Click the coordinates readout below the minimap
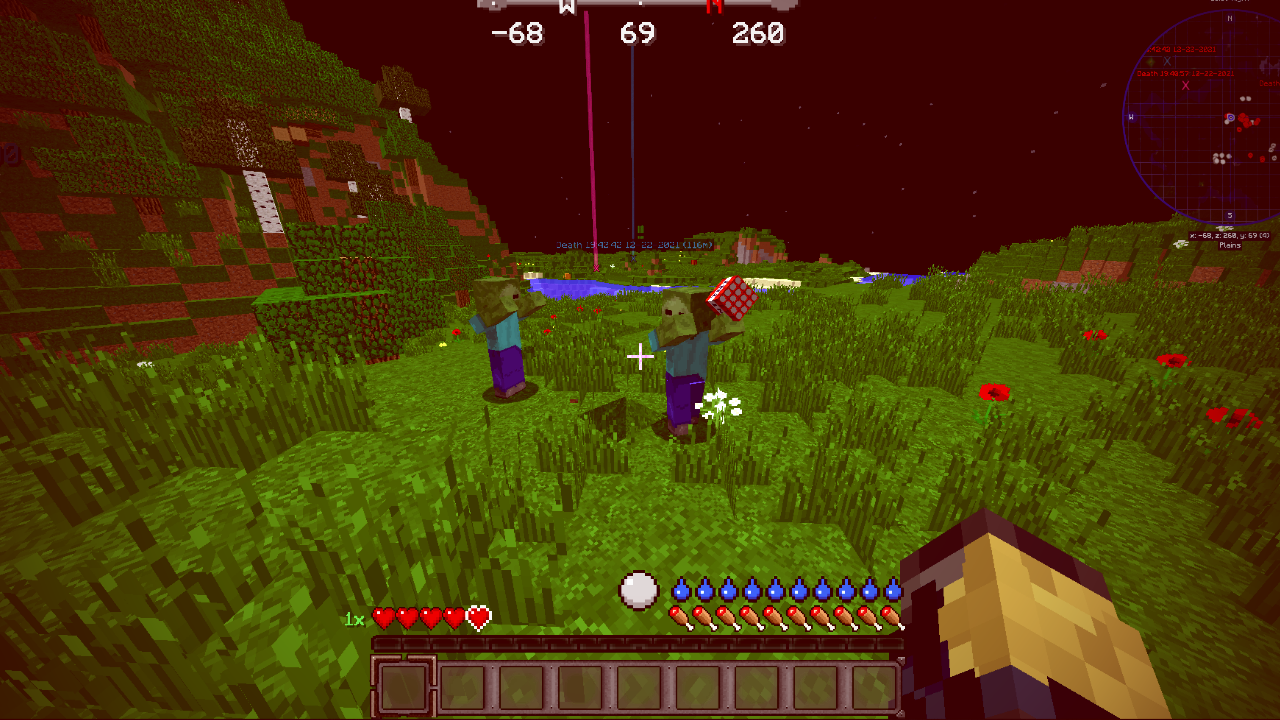This screenshot has height=720, width=1280. tap(1228, 236)
